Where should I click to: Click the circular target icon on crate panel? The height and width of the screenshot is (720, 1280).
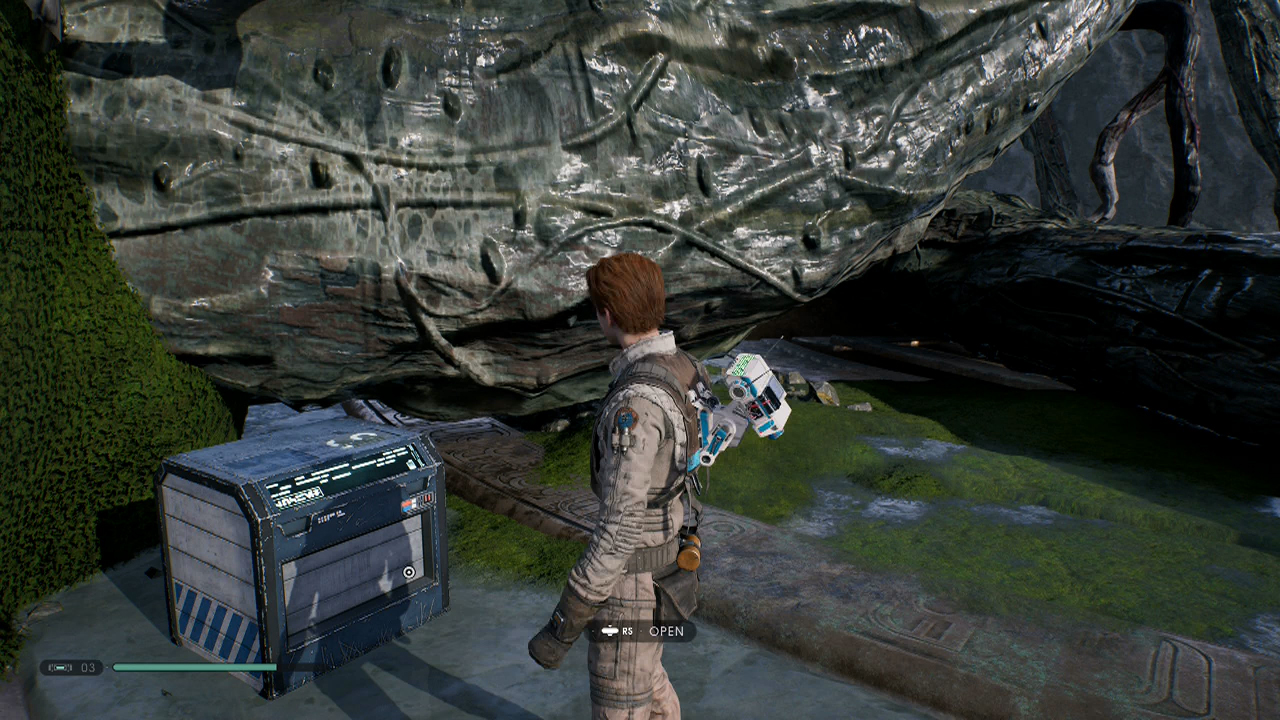[410, 572]
